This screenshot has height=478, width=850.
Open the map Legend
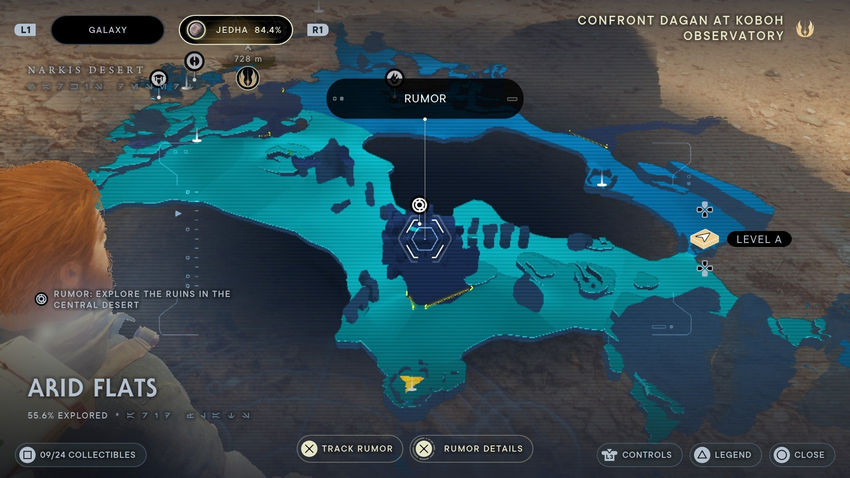pyautogui.click(x=723, y=455)
